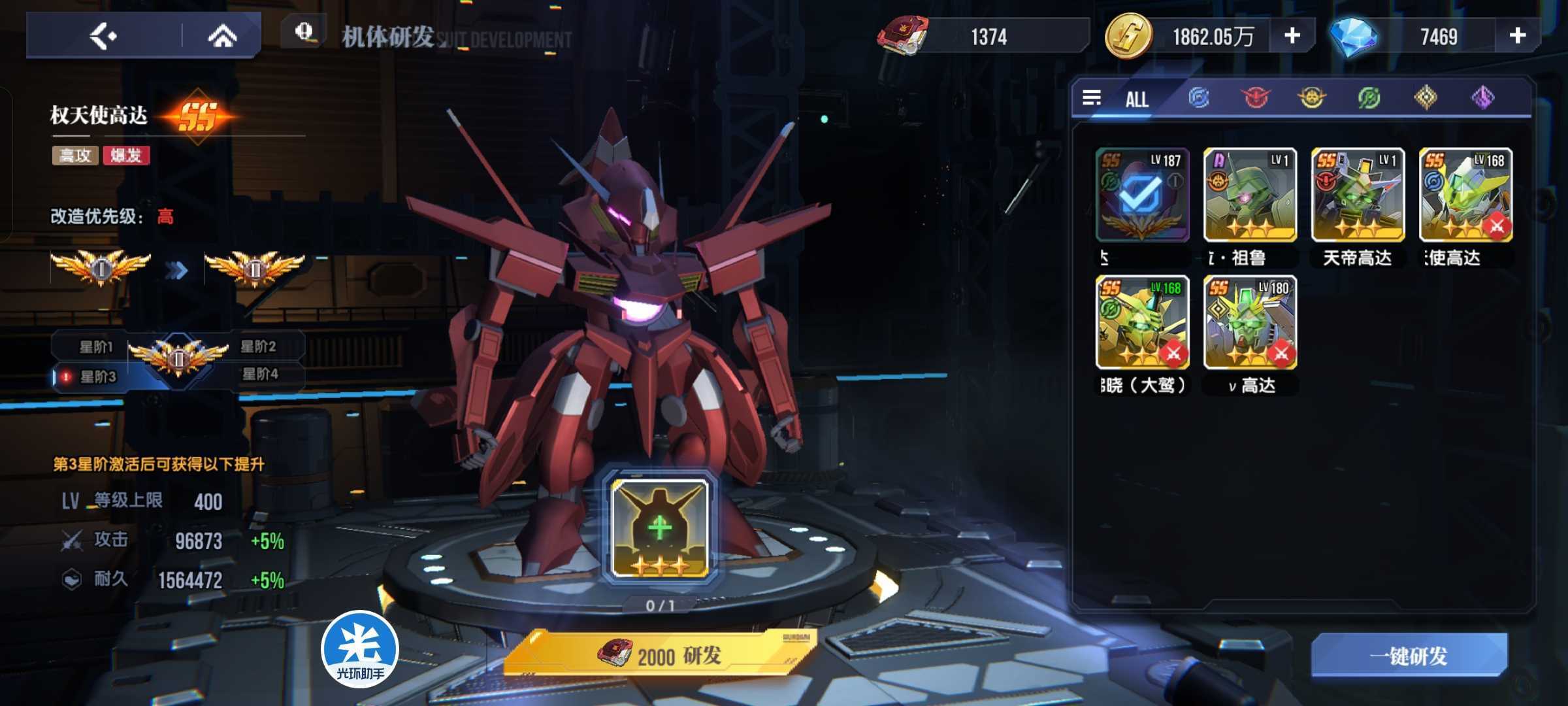Select the 星阶2 star stage node
1568x706 pixels.
click(x=259, y=346)
